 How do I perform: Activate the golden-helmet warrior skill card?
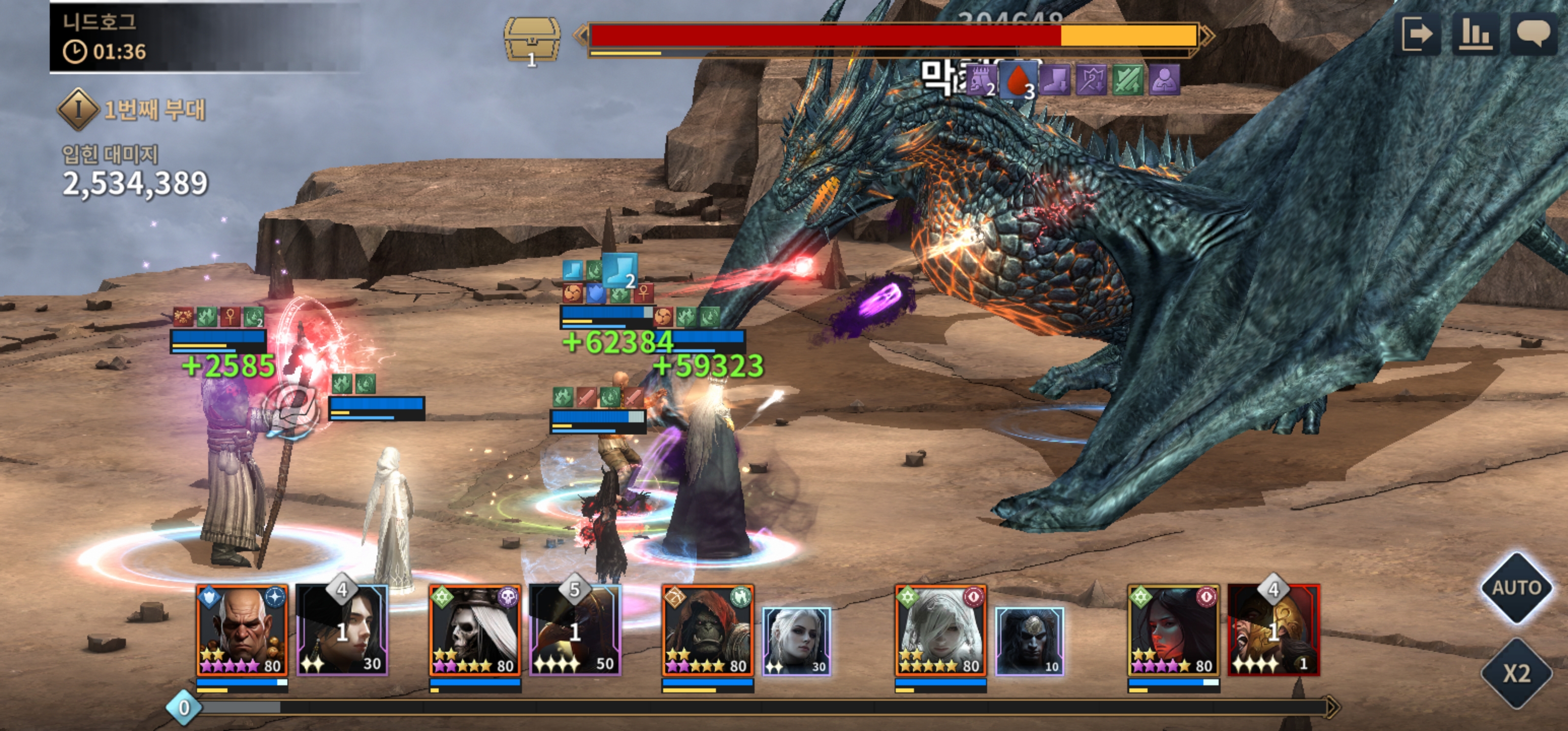click(x=1273, y=630)
